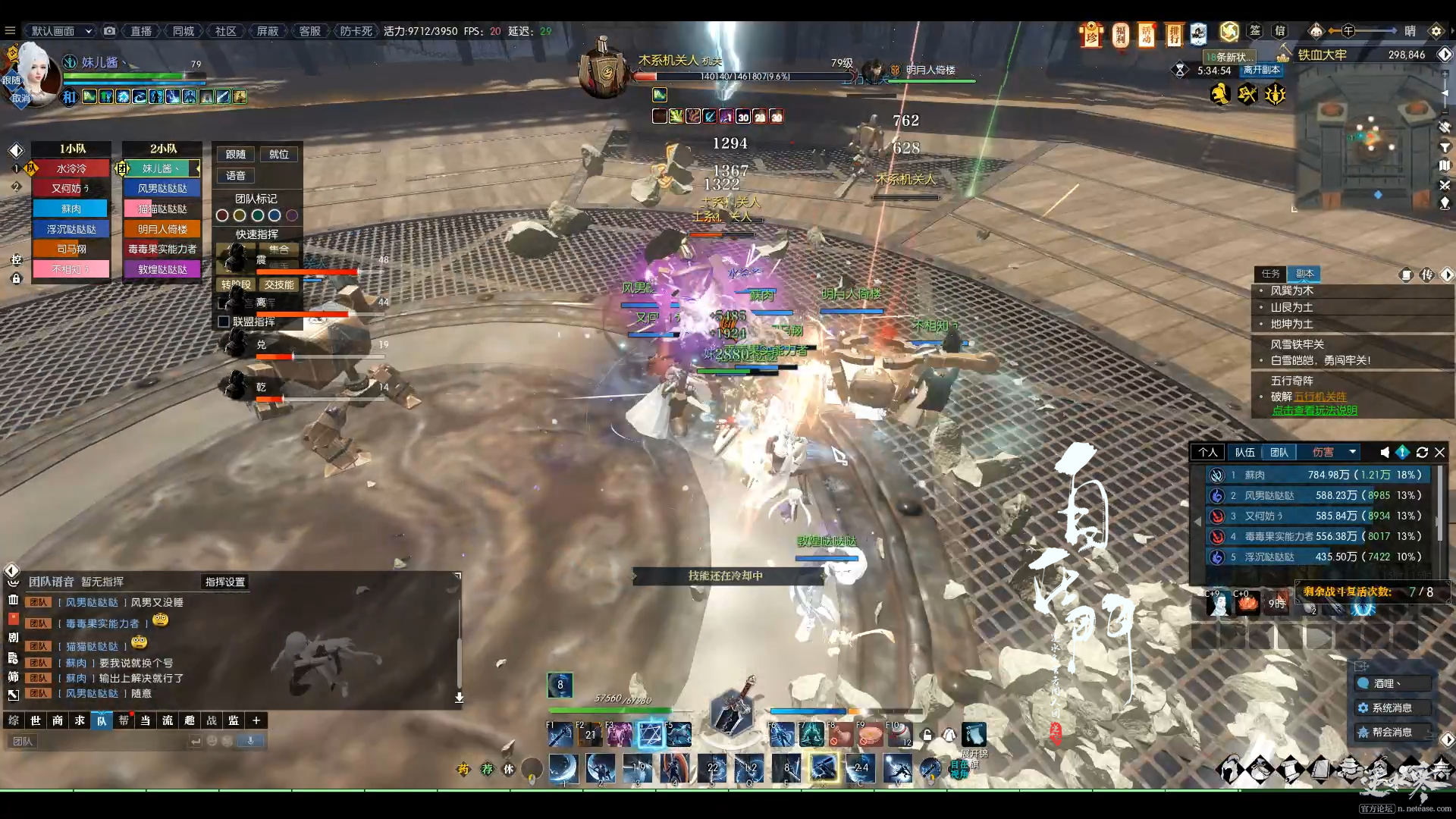The image size is (1456, 819).
Task: Select team member 明月人倚楼
Action: point(162,229)
